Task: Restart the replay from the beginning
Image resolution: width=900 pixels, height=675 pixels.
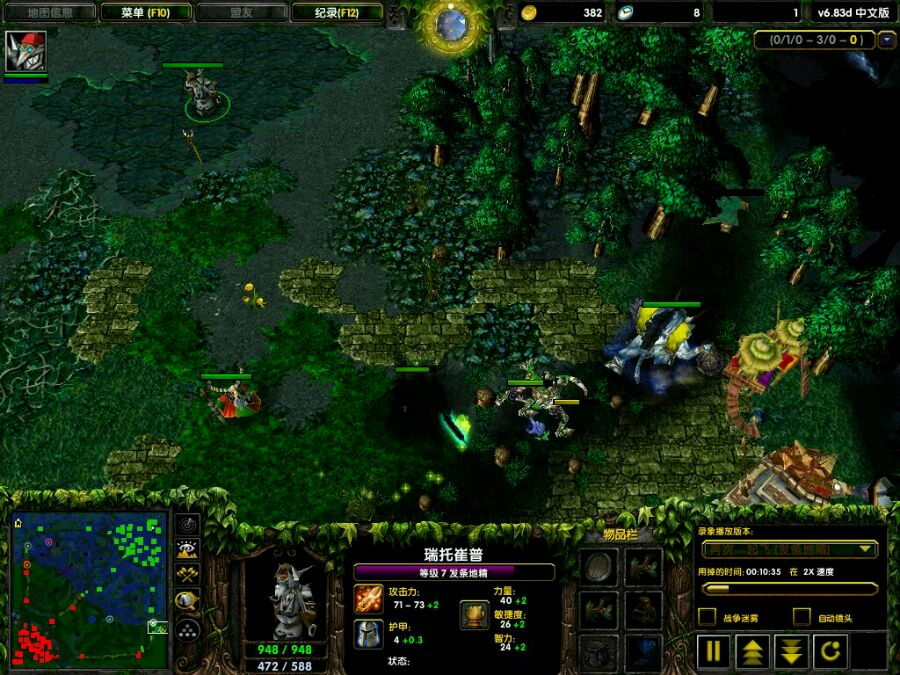Action: (830, 652)
